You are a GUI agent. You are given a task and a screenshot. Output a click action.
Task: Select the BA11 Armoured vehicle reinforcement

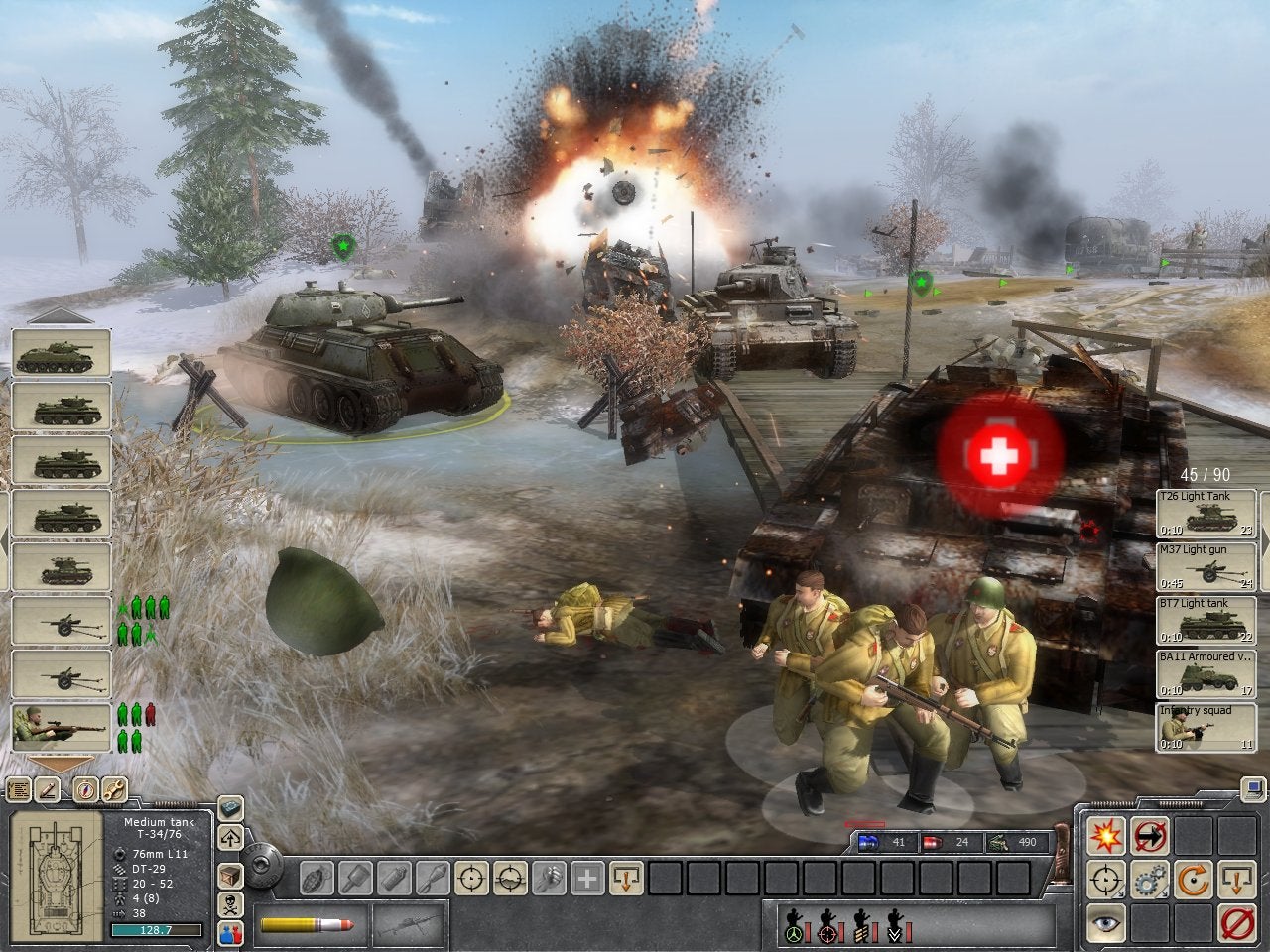point(1206,673)
